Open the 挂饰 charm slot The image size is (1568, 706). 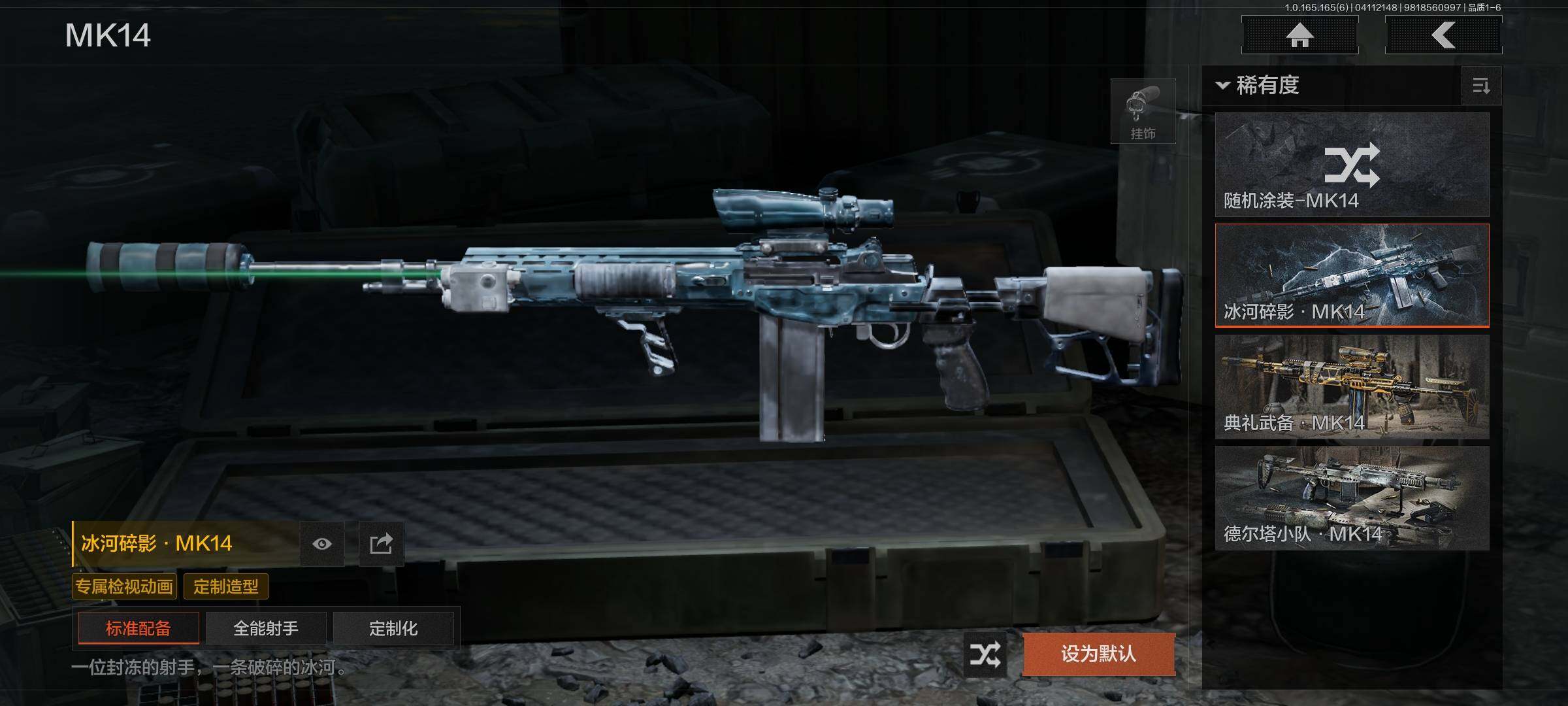pos(1143,112)
